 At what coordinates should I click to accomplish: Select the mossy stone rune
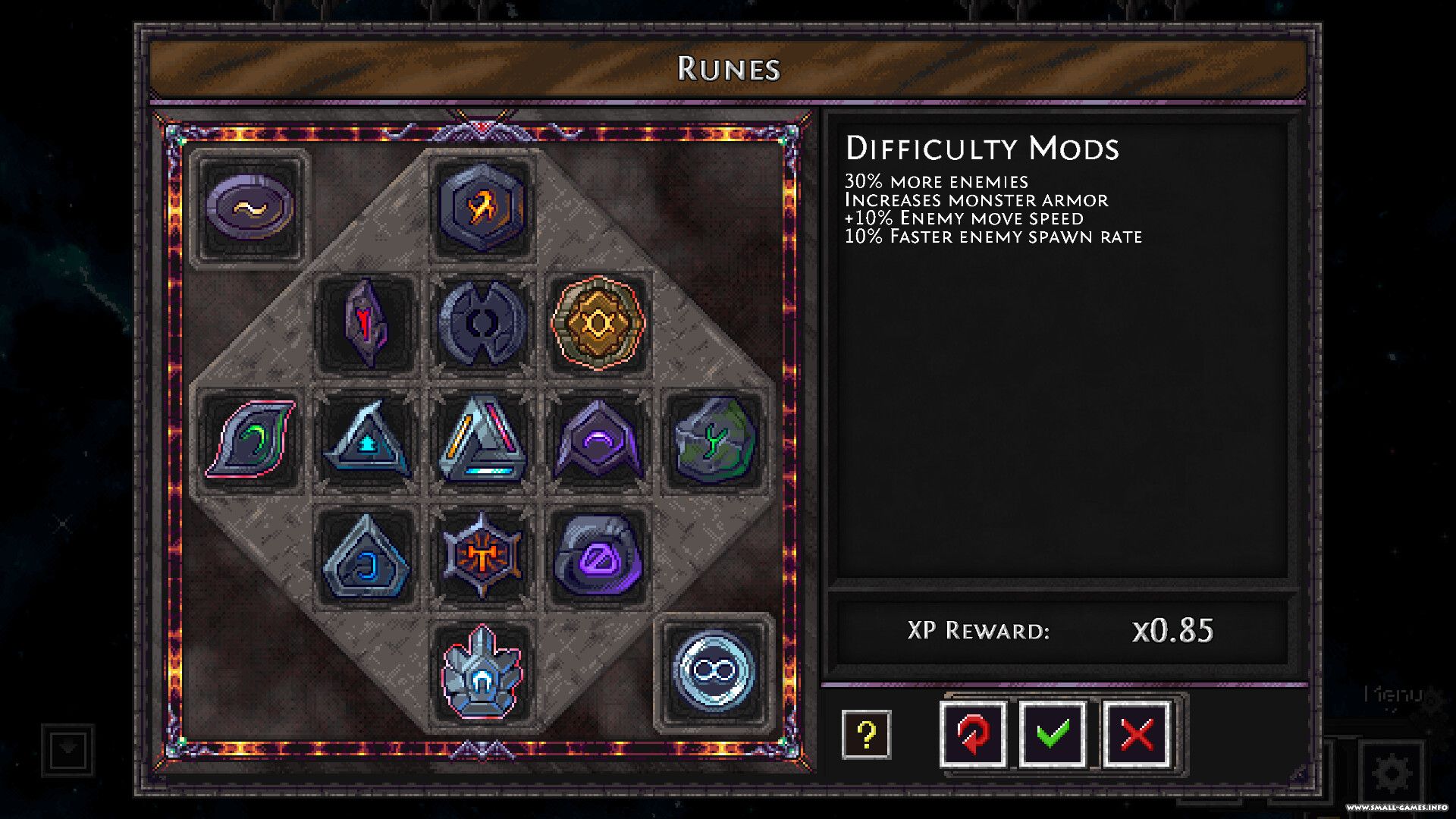tap(714, 439)
